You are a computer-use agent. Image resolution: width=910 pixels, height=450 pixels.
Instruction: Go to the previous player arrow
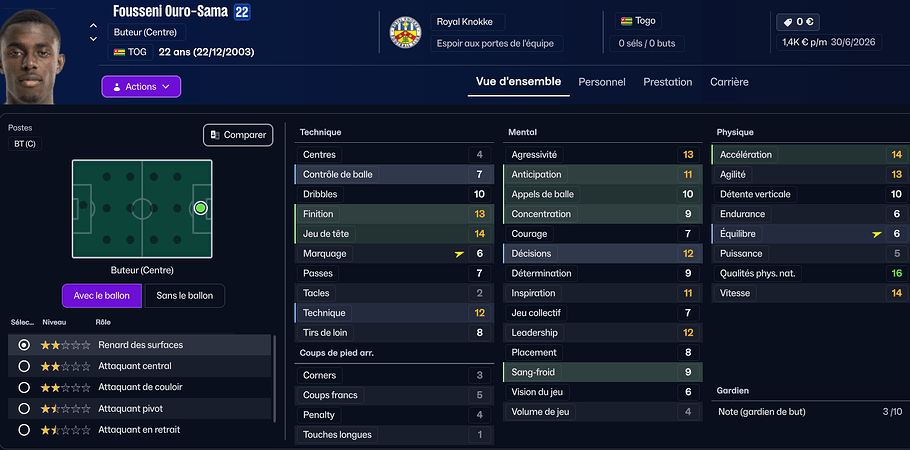point(93,26)
